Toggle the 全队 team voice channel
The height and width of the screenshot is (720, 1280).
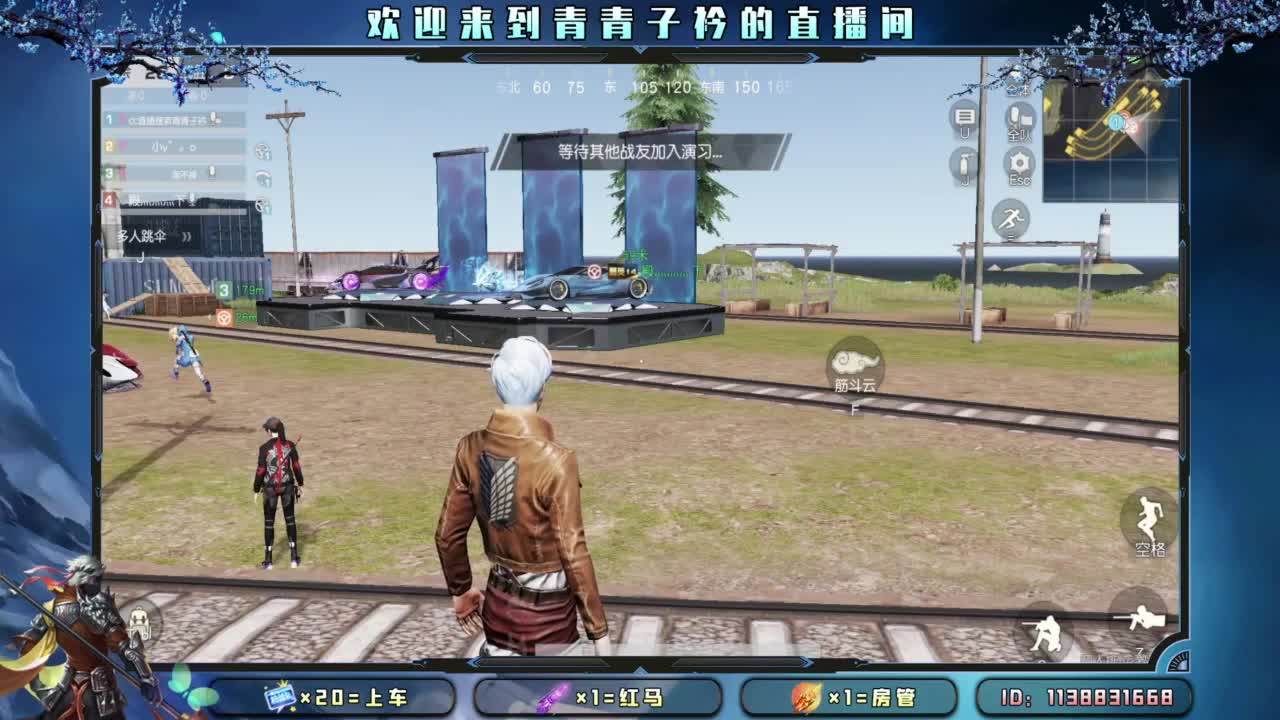click(1019, 118)
